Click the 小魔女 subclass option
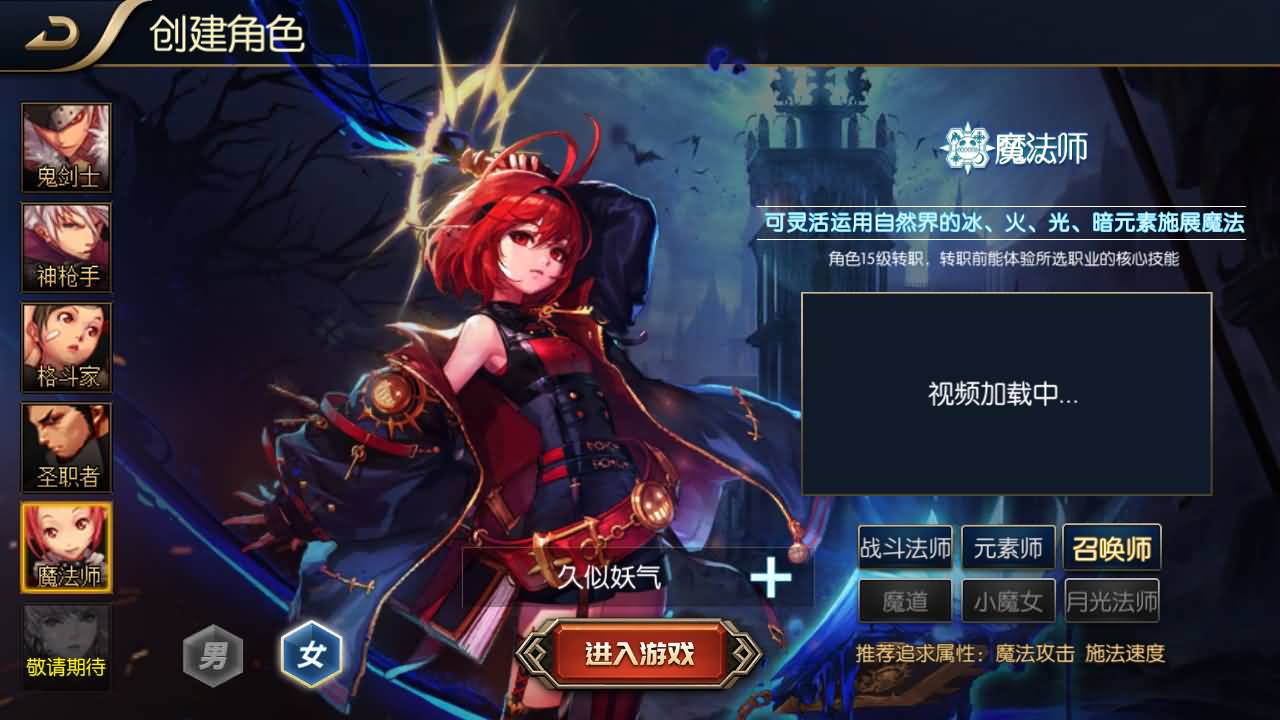 coord(1007,601)
